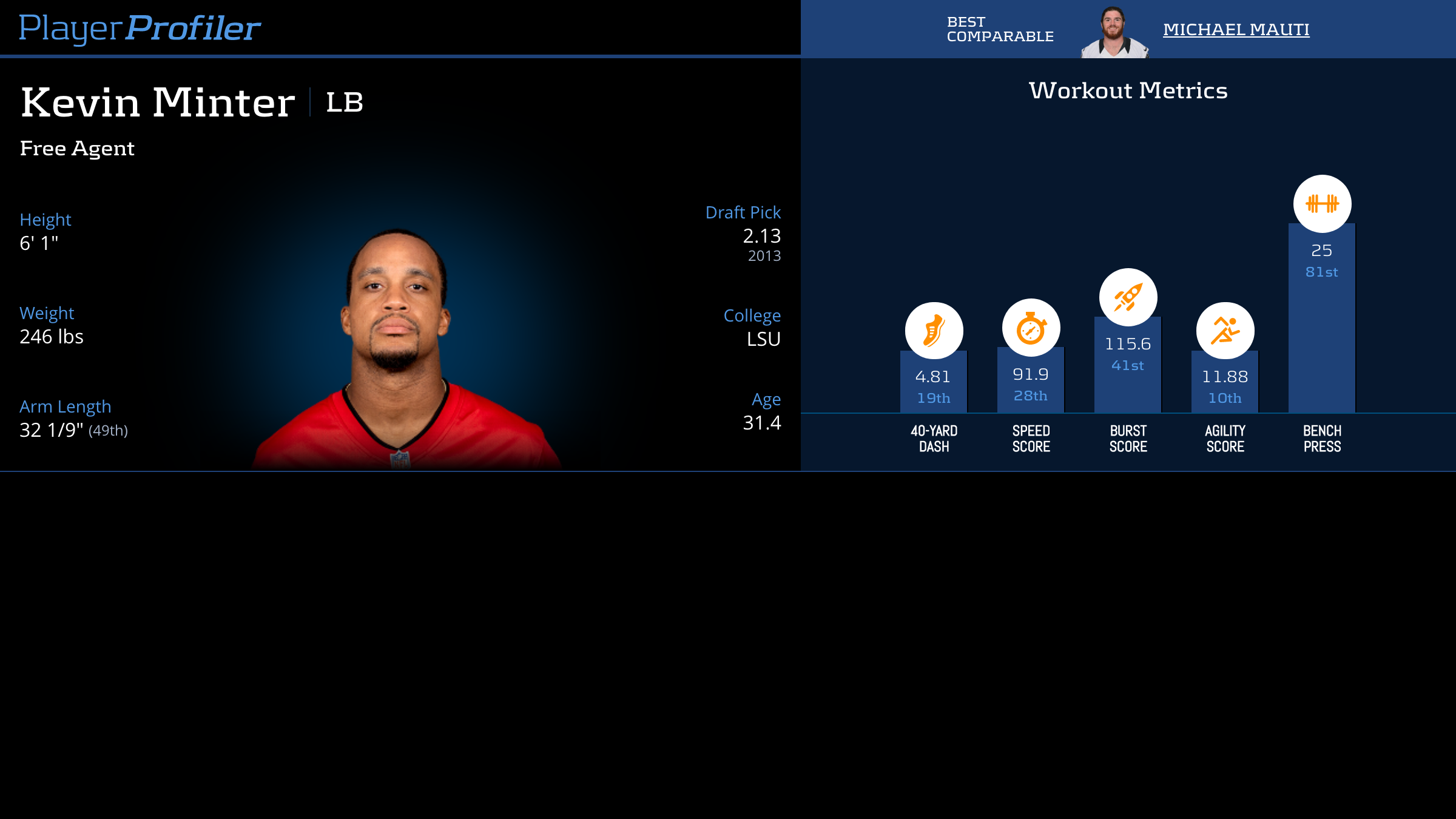Select the 40-yard dash shoe icon
This screenshot has width=1456, height=819.
point(934,331)
